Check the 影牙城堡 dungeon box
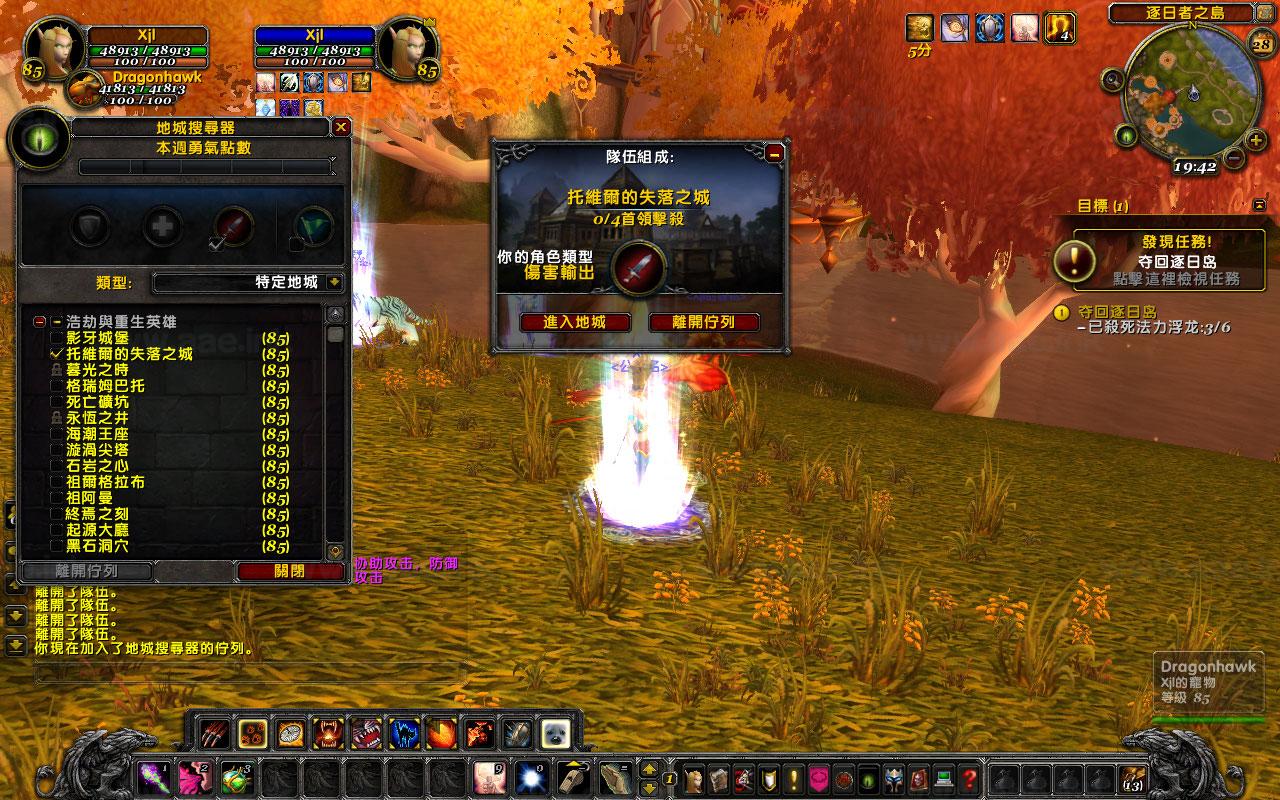Screen dimensions: 1280x800 pyautogui.click(x=57, y=338)
